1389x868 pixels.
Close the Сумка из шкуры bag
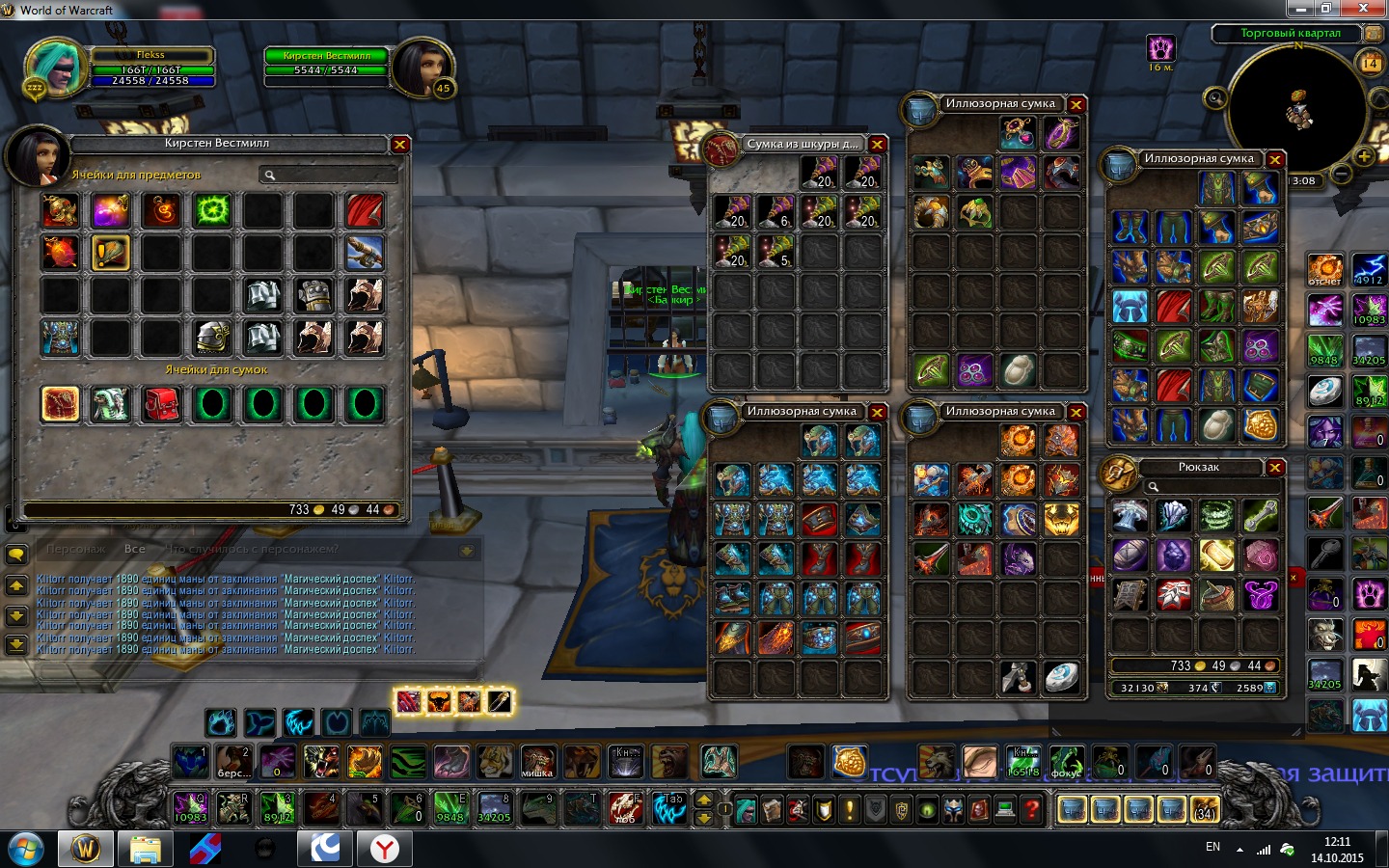coord(877,145)
